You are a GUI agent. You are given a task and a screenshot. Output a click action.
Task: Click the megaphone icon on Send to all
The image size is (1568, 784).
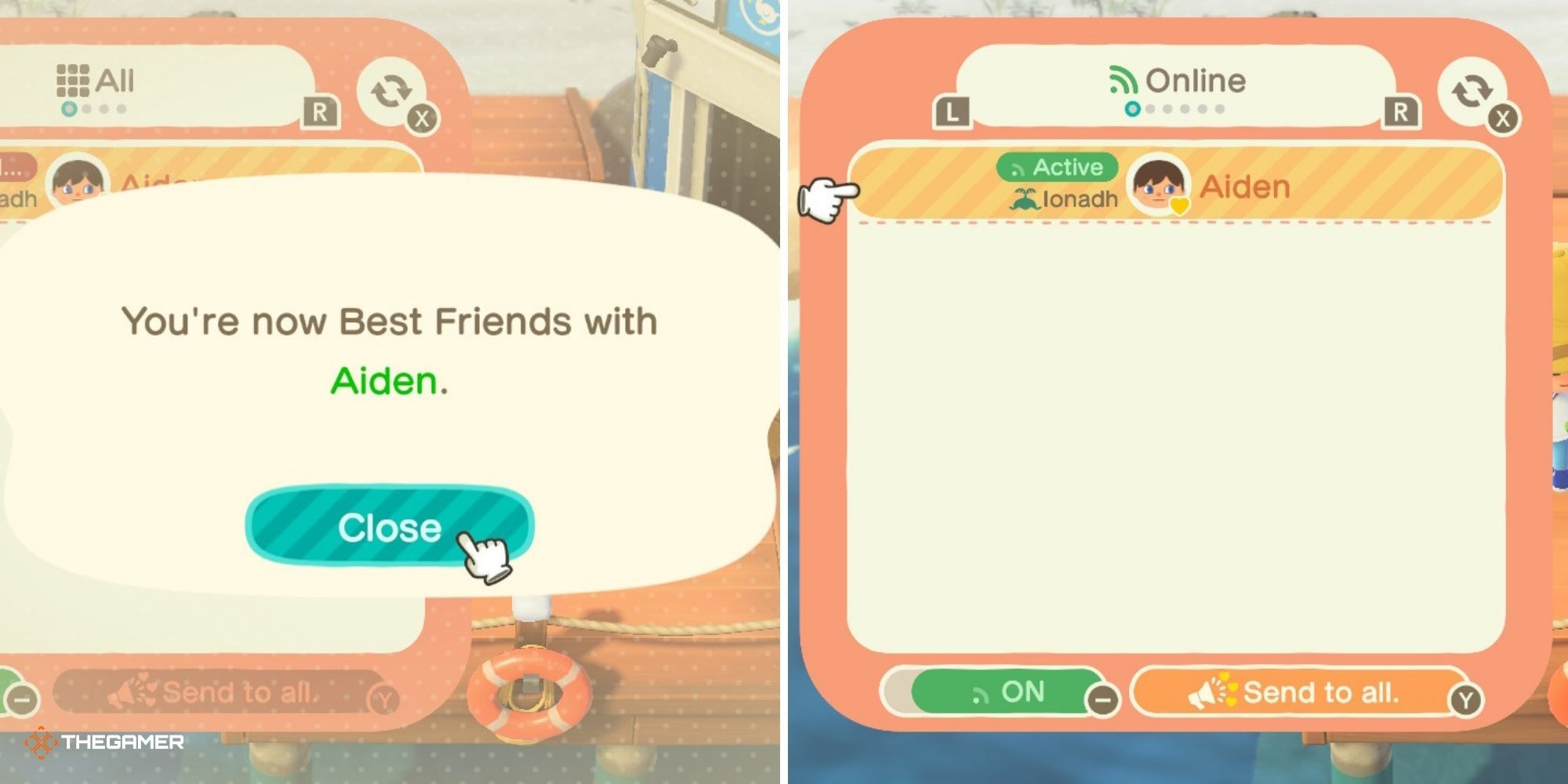(1214, 691)
